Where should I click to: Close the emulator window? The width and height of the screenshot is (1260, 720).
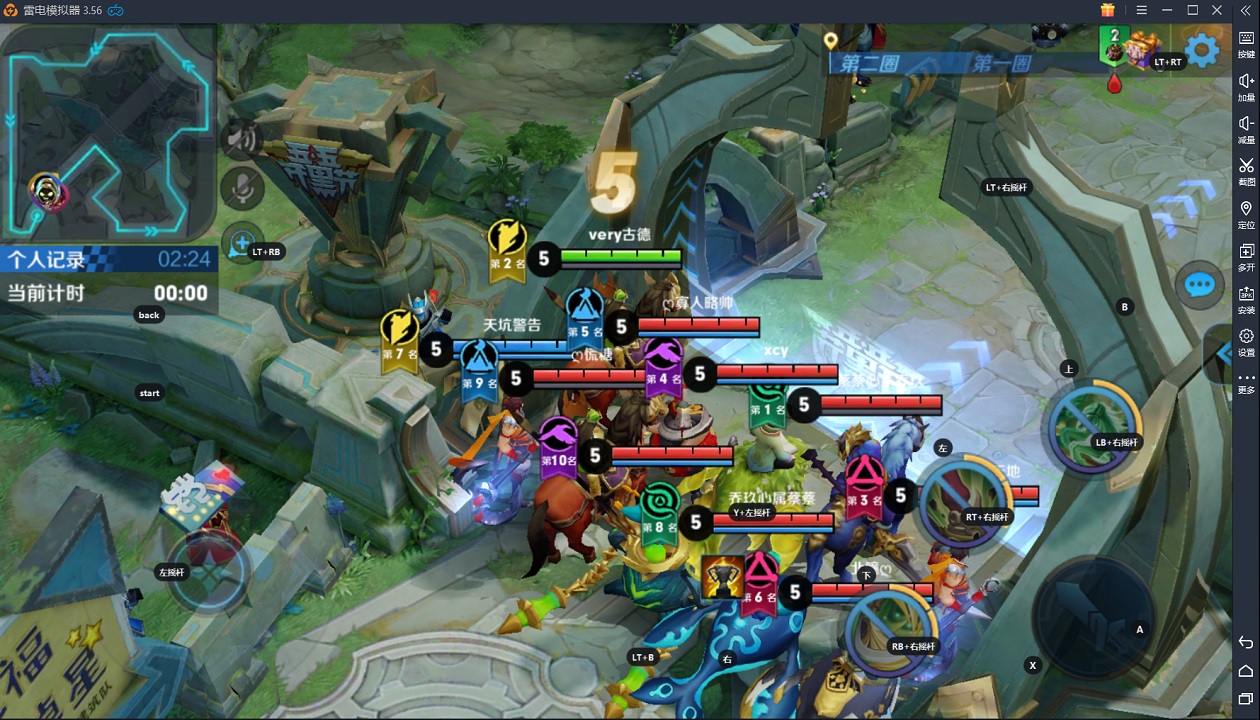(1217, 10)
